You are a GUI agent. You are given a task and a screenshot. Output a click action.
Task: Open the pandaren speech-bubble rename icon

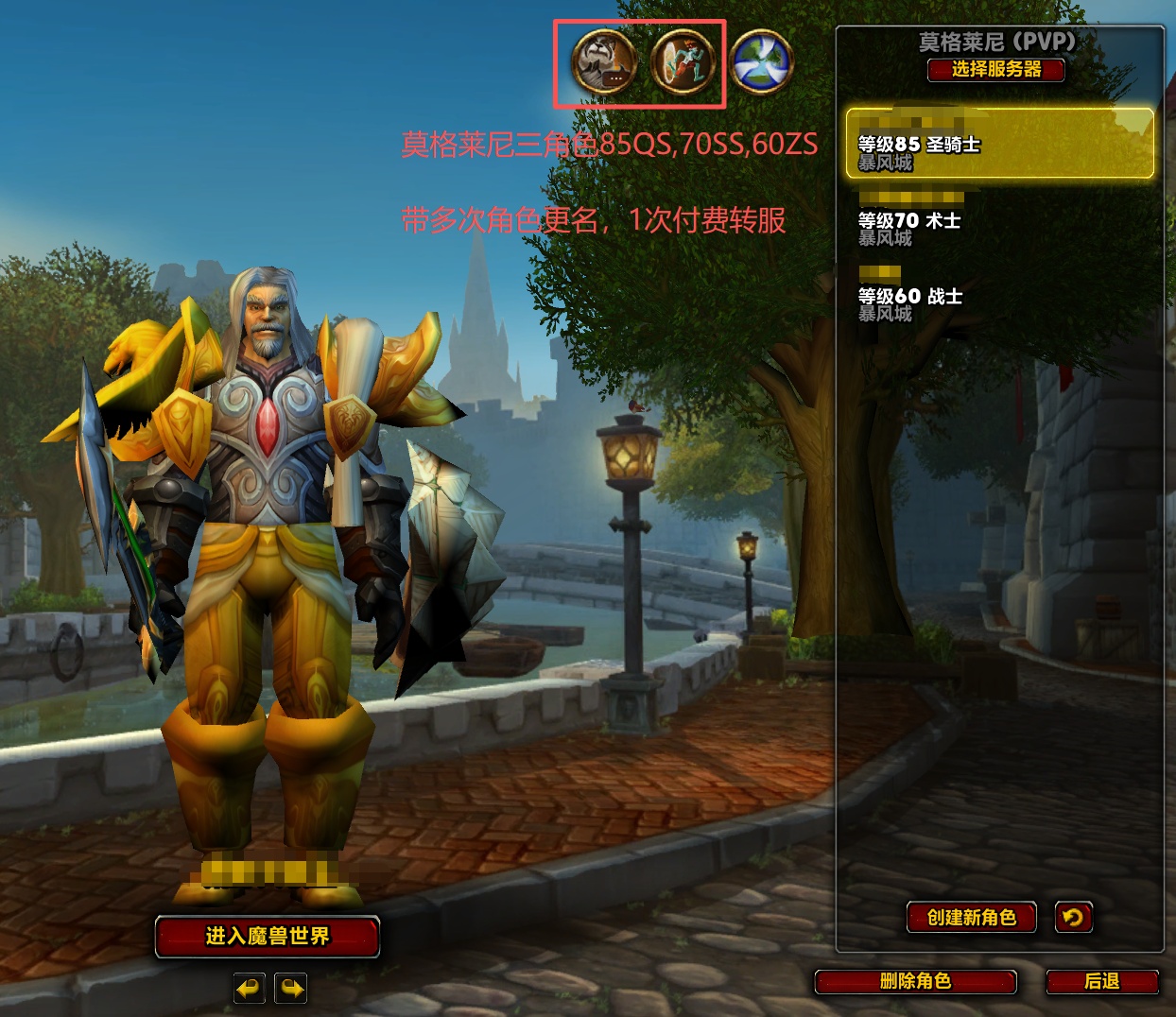[604, 62]
